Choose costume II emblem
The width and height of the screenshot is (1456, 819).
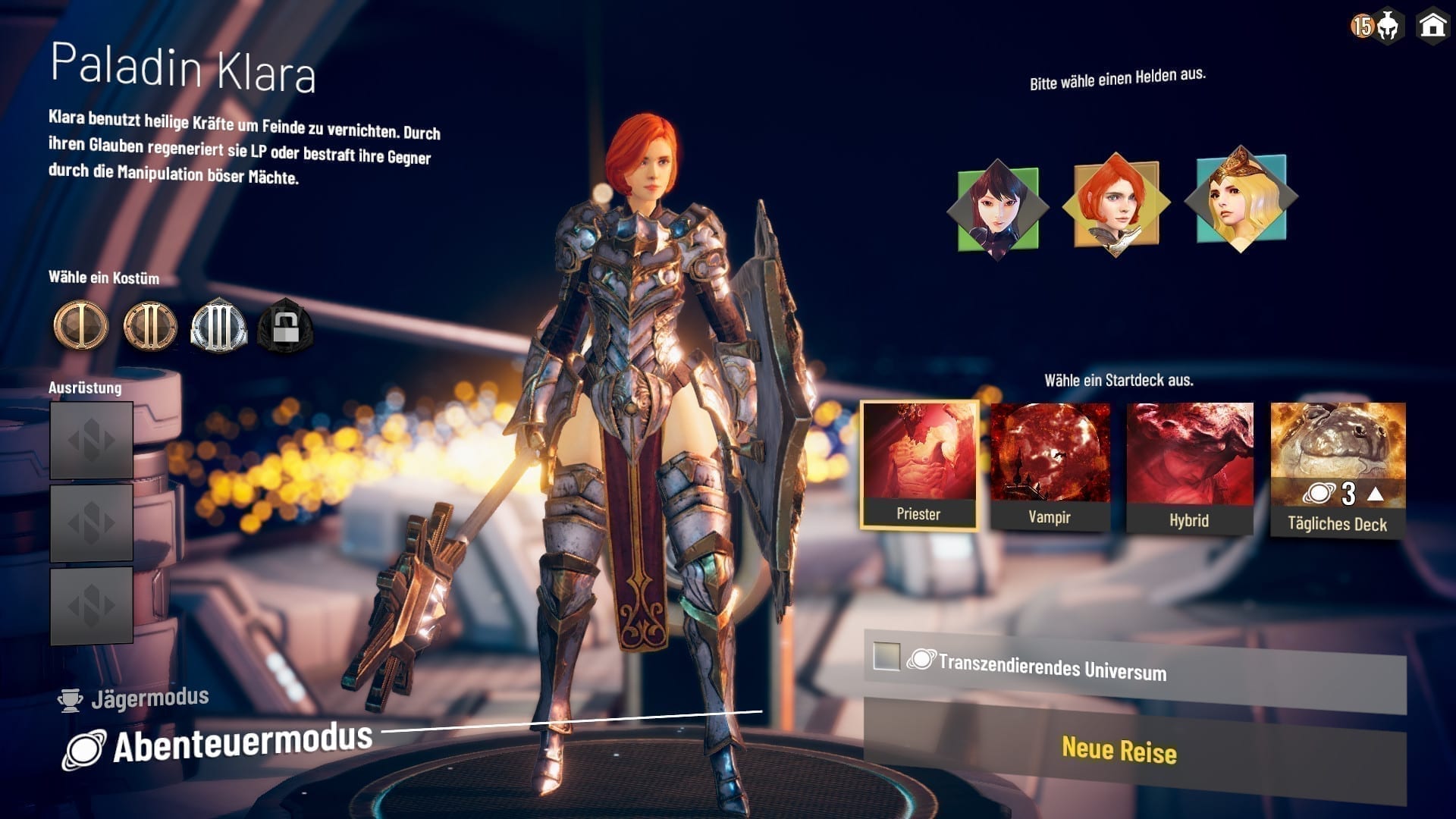(149, 326)
